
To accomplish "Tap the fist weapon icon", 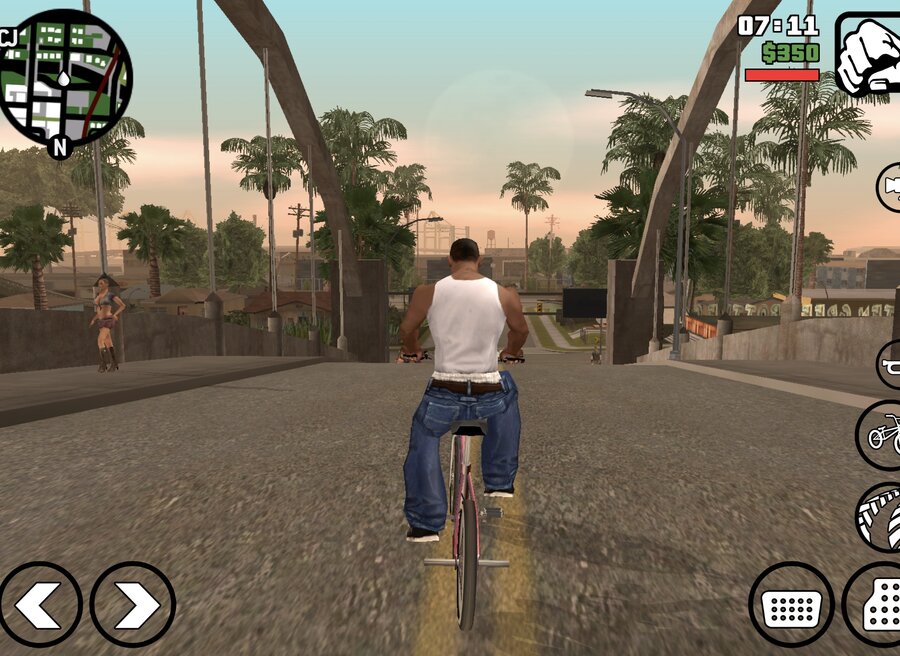I will click(x=868, y=55).
